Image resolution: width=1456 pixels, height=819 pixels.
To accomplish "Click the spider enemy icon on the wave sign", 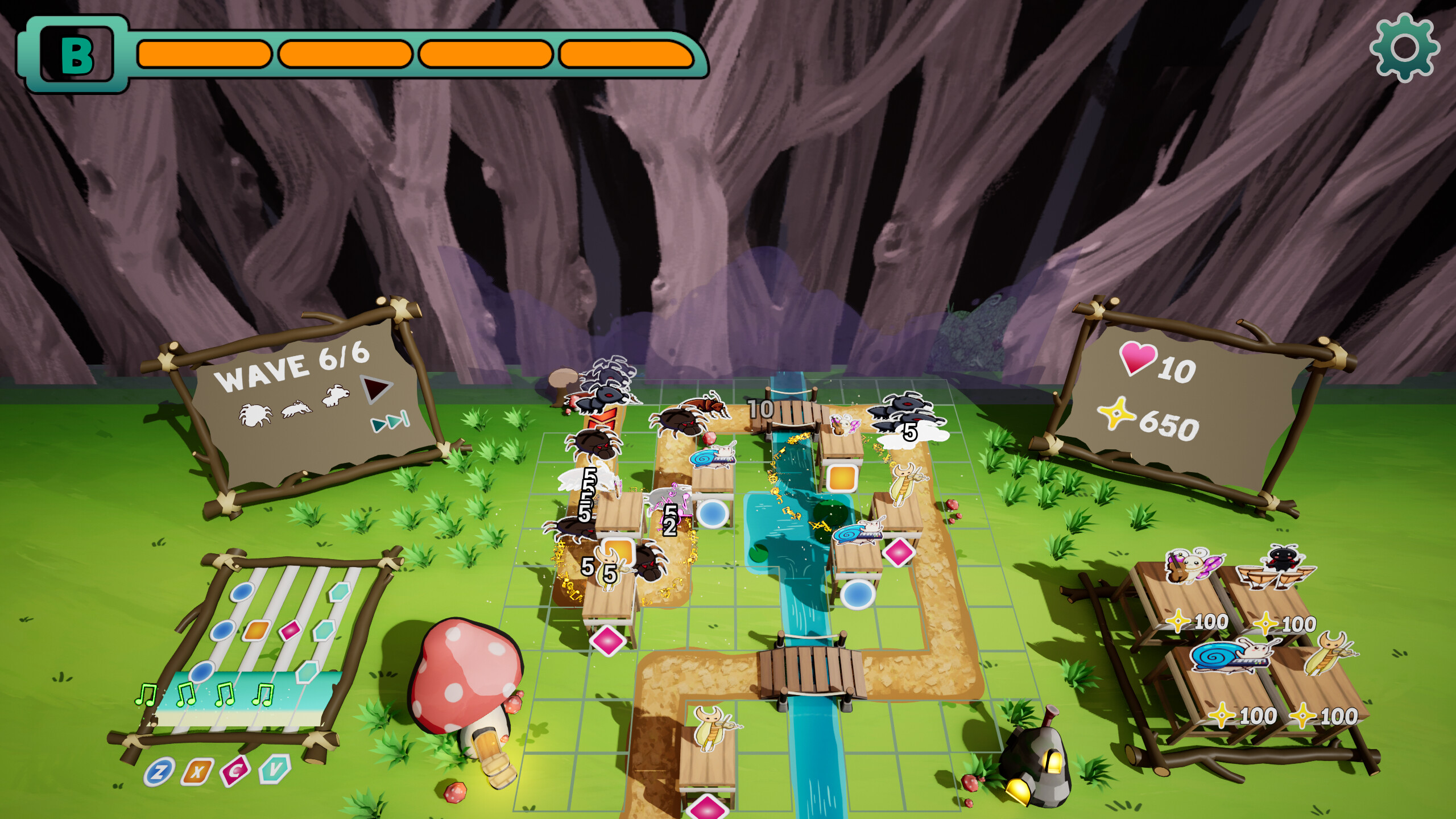I will point(256,415).
